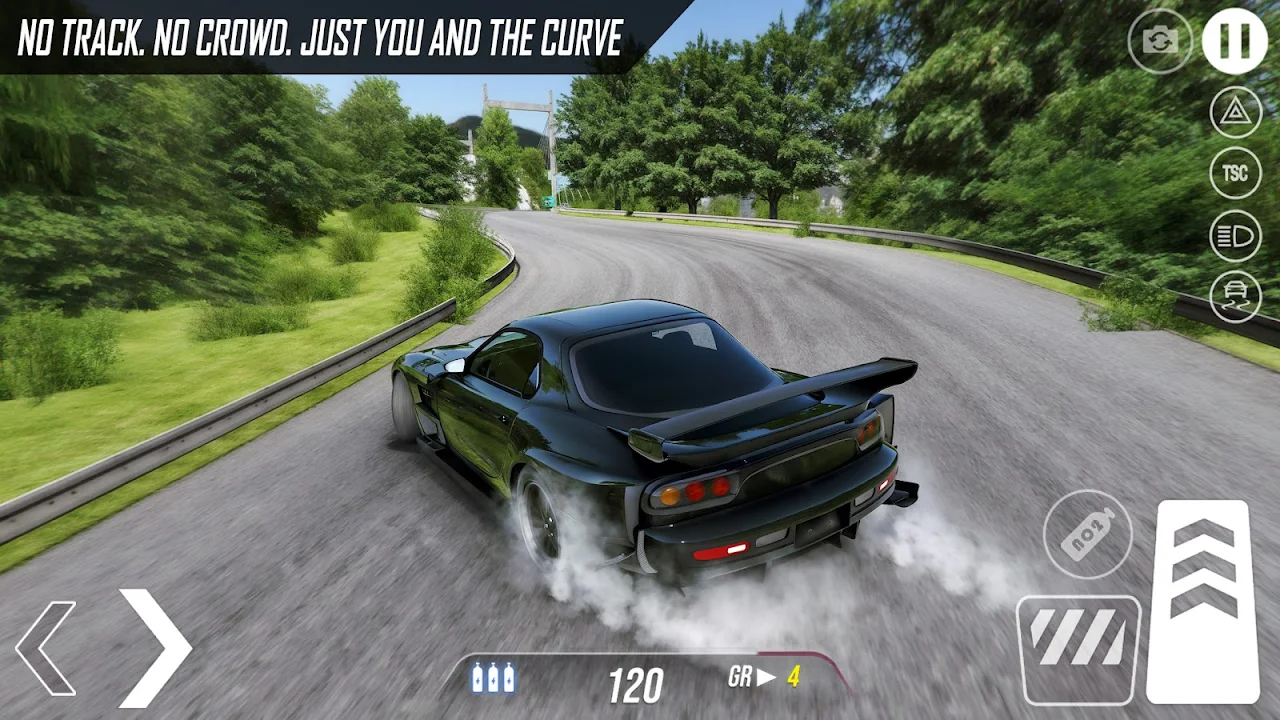
Task: Toggle the car headlights
Action: tap(1236, 236)
